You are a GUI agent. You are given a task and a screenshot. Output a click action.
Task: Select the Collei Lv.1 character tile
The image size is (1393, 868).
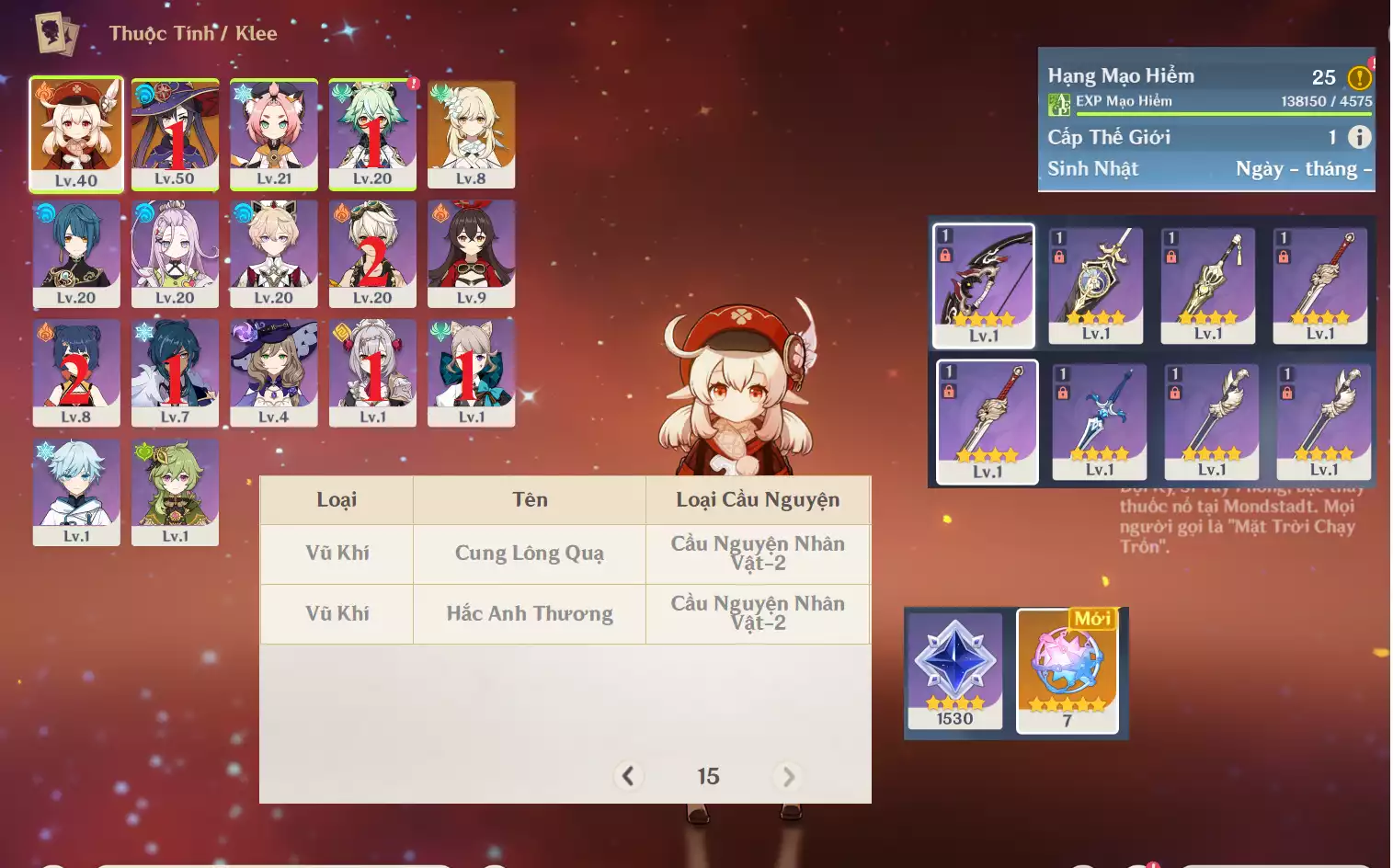click(175, 492)
